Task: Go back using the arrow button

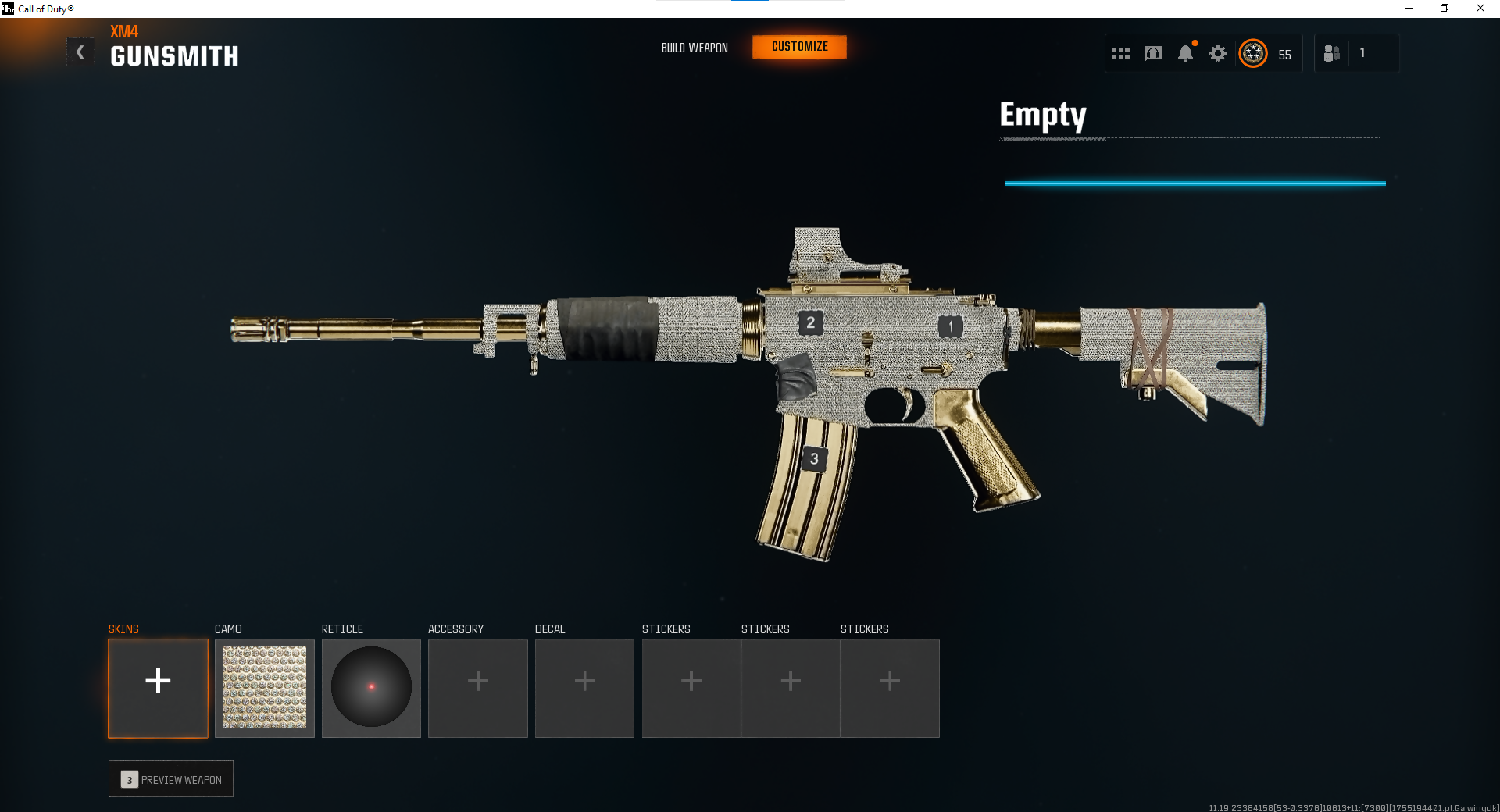Action: 80,52
